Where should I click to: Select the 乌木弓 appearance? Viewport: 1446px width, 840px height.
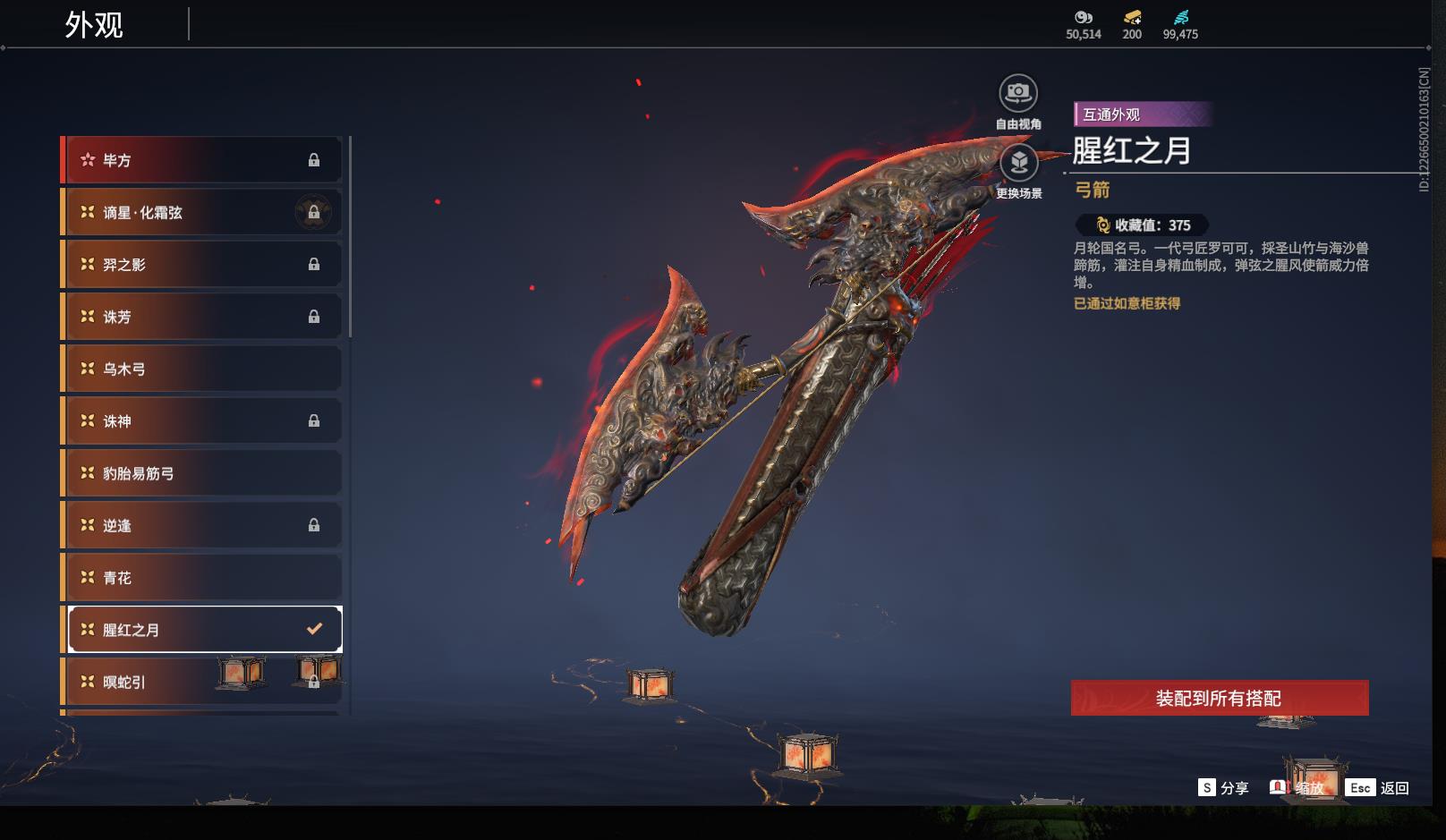(202, 369)
